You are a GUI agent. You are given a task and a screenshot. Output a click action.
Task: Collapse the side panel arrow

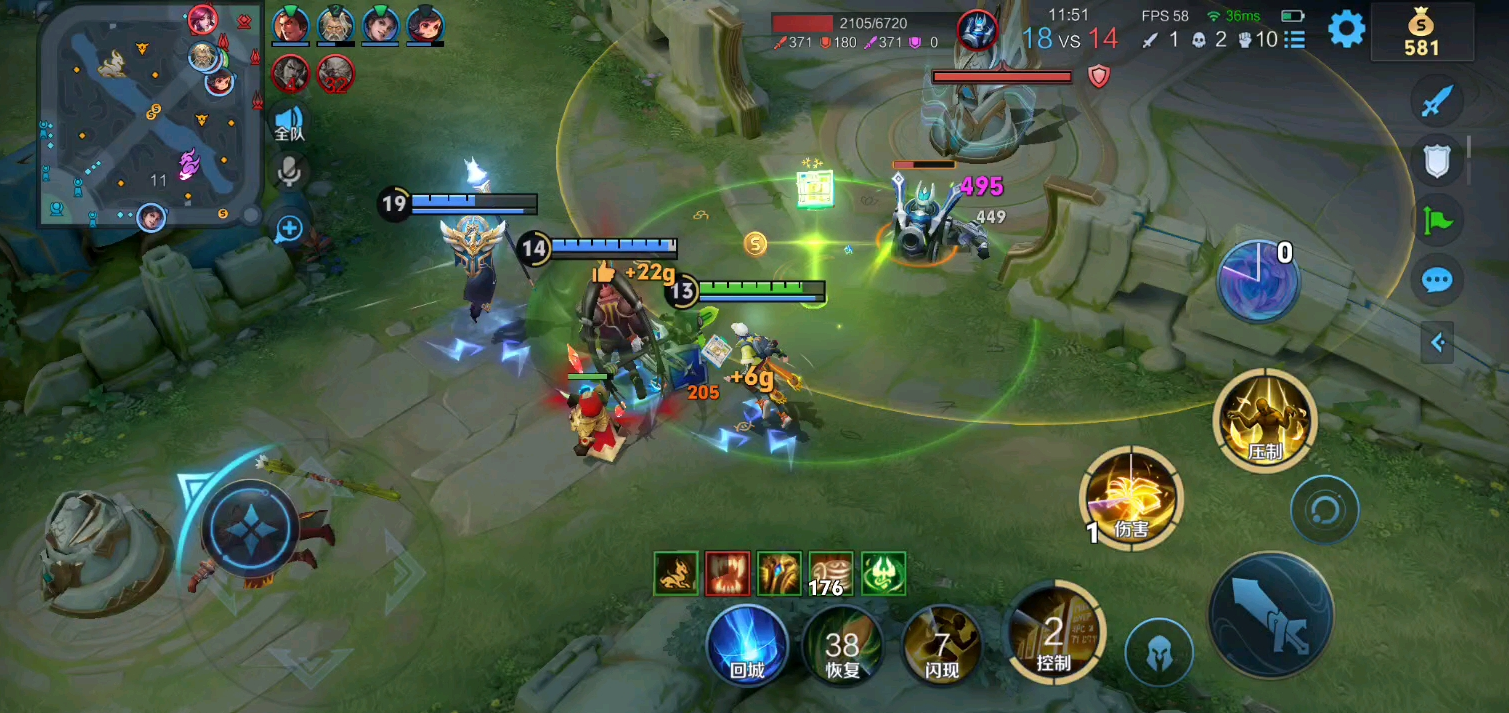(1437, 343)
